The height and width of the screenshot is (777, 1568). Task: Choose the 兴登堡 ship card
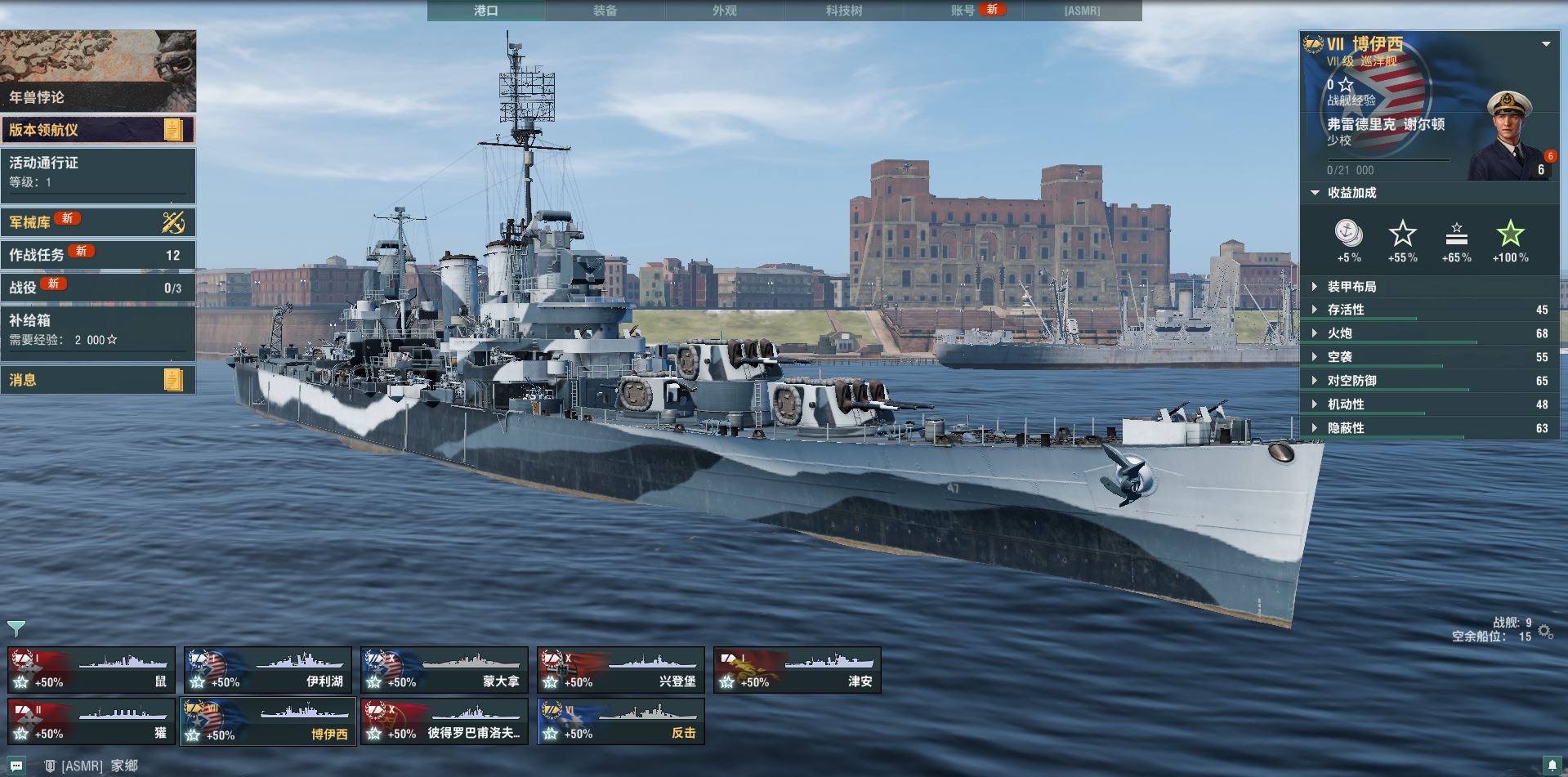click(620, 670)
